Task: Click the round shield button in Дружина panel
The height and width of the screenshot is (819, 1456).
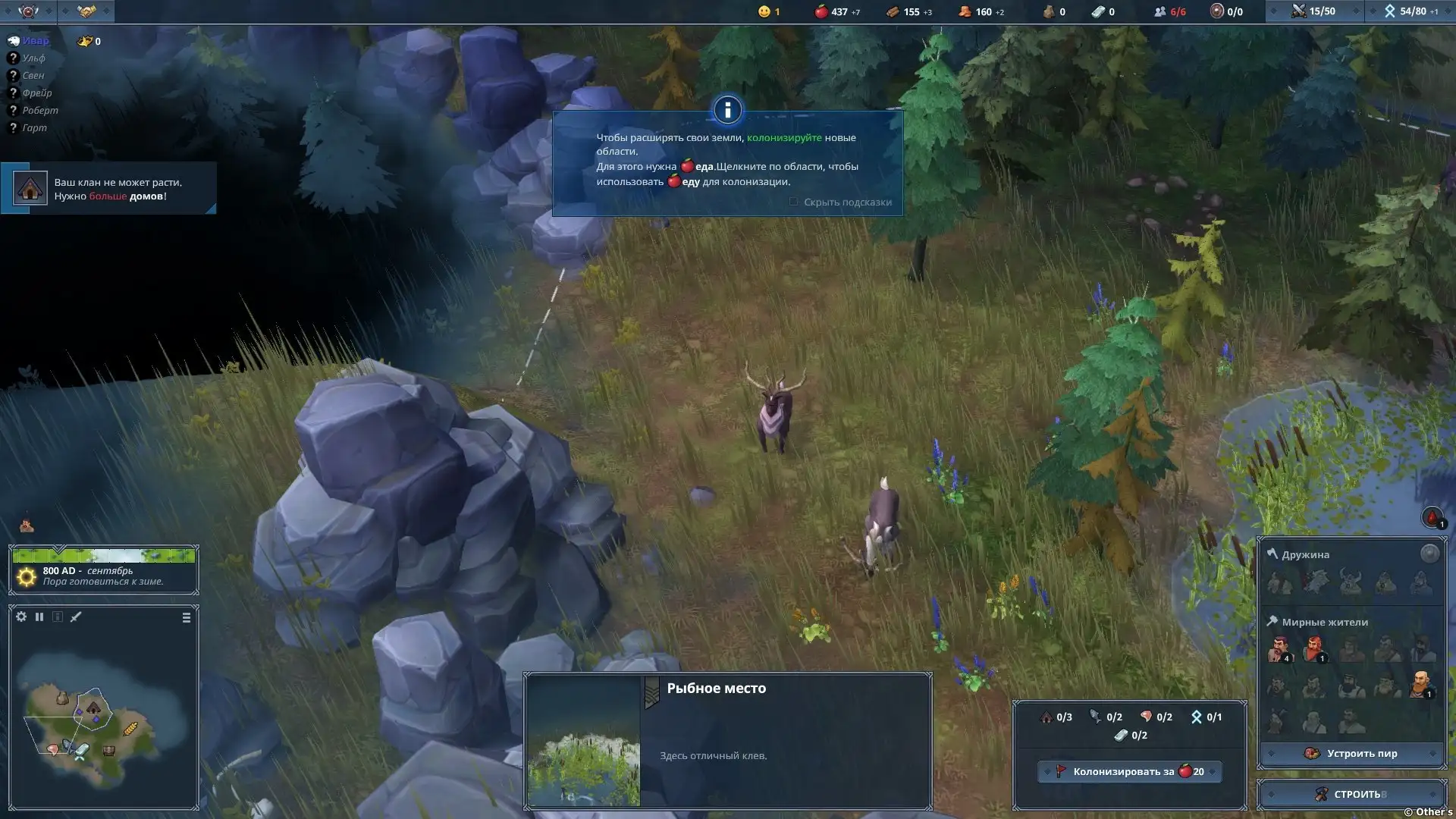Action: pos(1429,554)
